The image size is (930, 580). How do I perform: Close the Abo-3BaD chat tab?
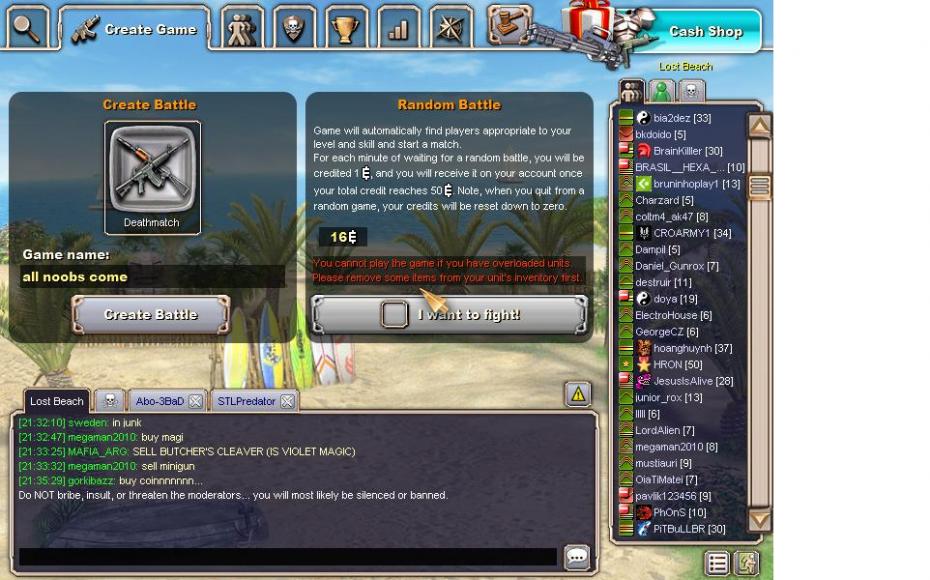tap(196, 401)
